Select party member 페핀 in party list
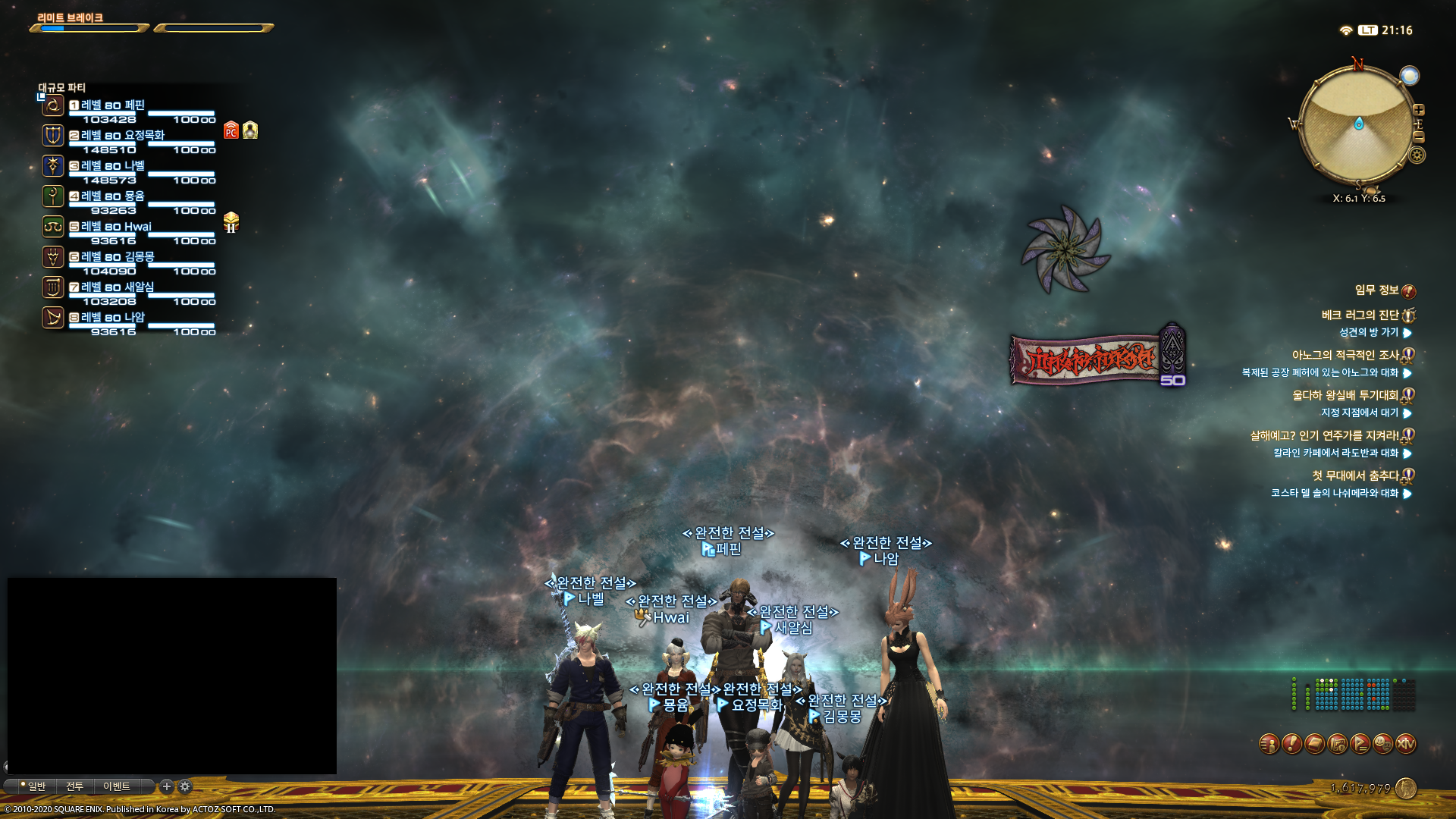 [x=112, y=105]
